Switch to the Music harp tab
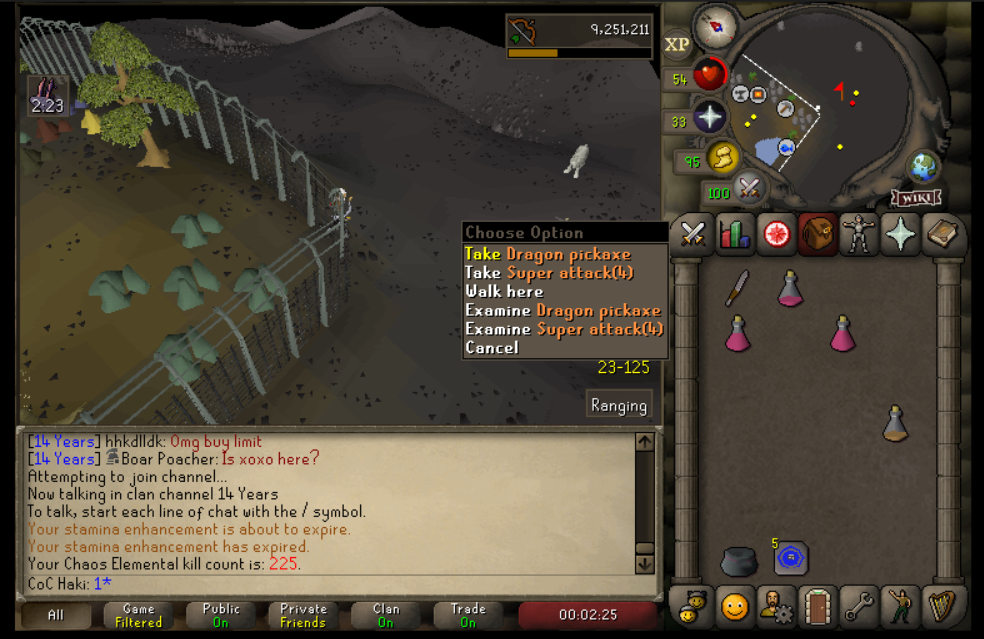Viewport: 984px width, 639px height. pos(942,606)
